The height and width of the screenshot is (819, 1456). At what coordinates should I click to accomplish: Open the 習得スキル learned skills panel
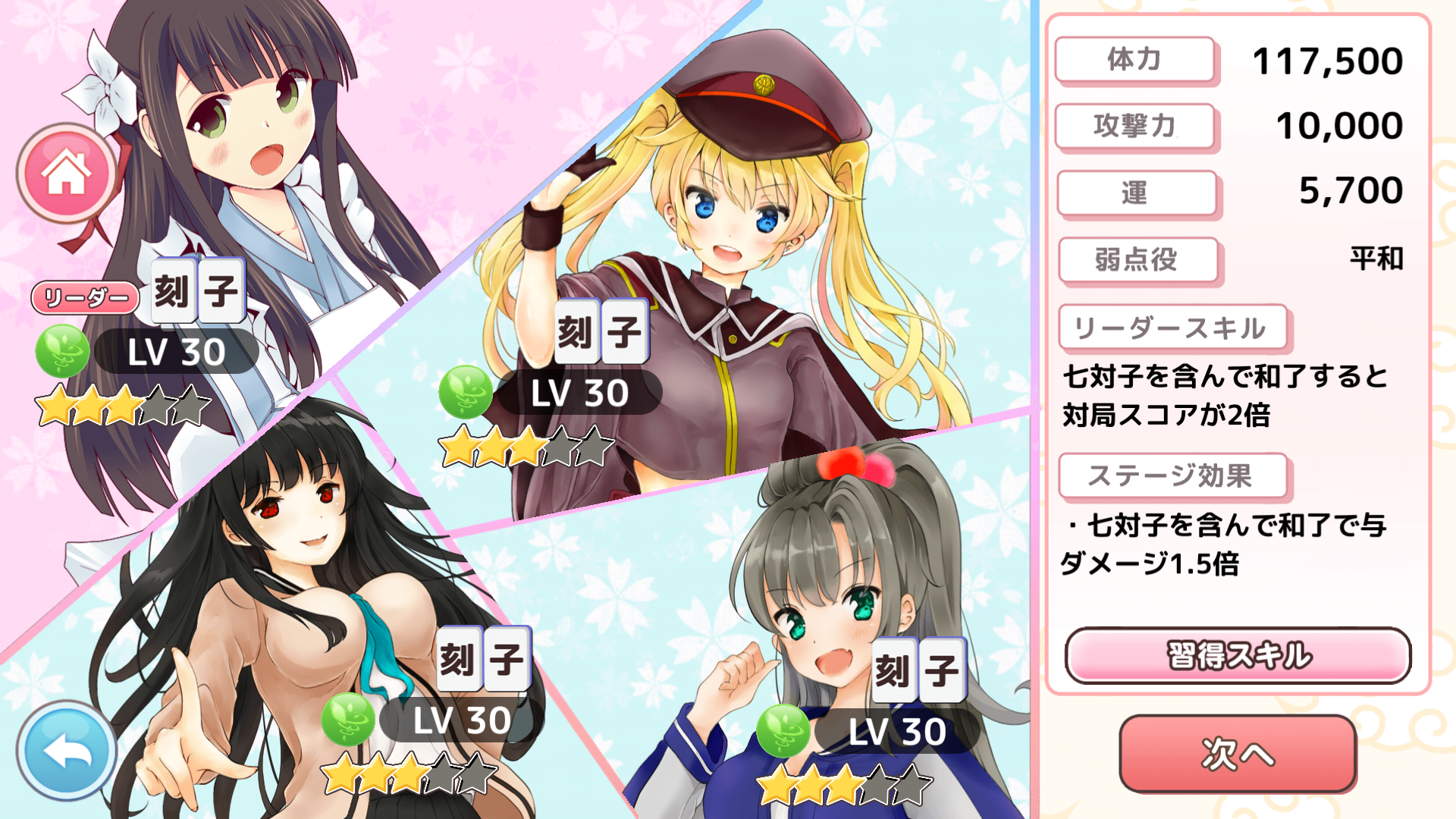(1238, 655)
